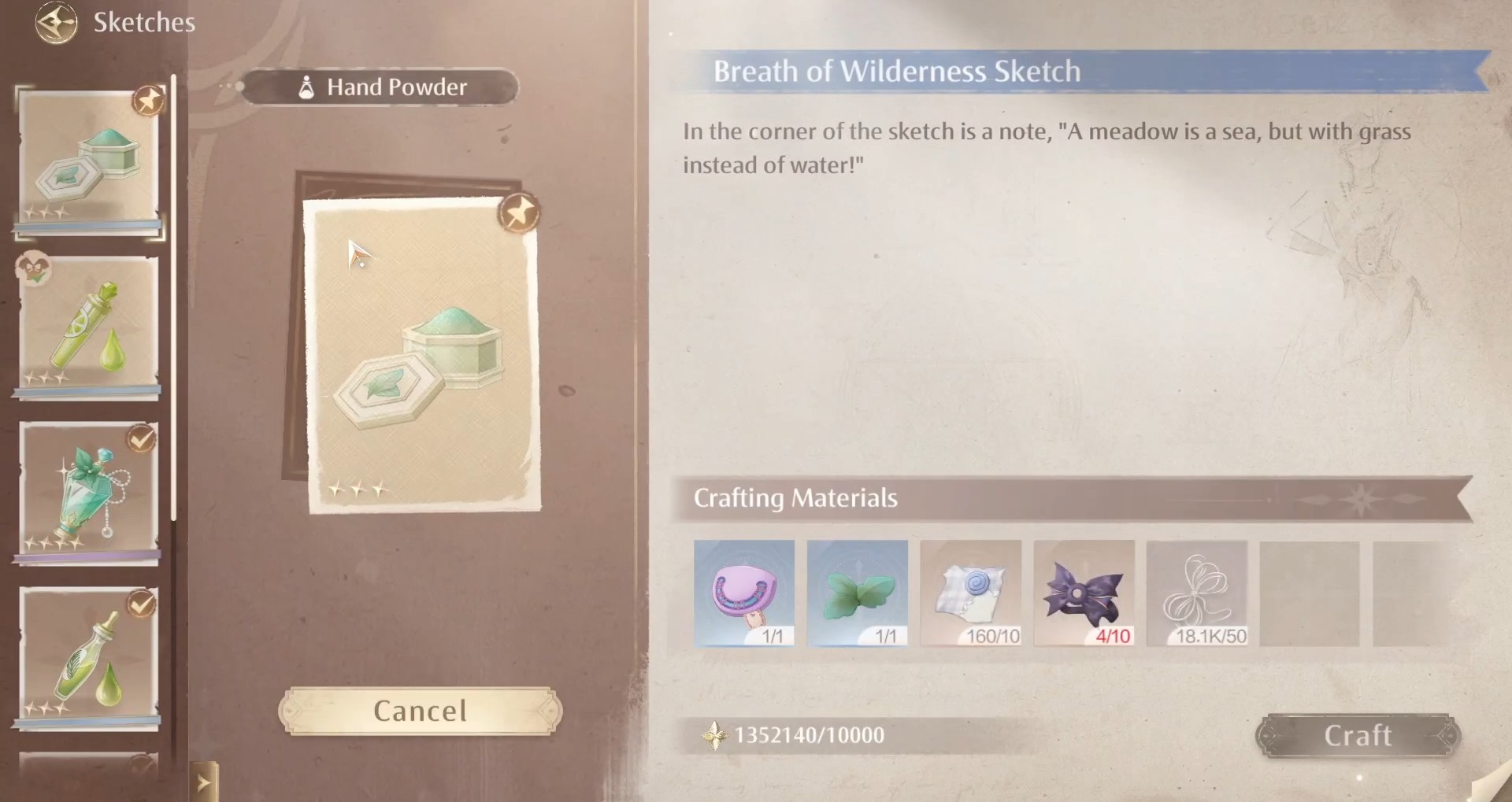The width and height of the screenshot is (1512, 802).
Task: Click the purple bow material showing 4/10
Action: (1084, 592)
